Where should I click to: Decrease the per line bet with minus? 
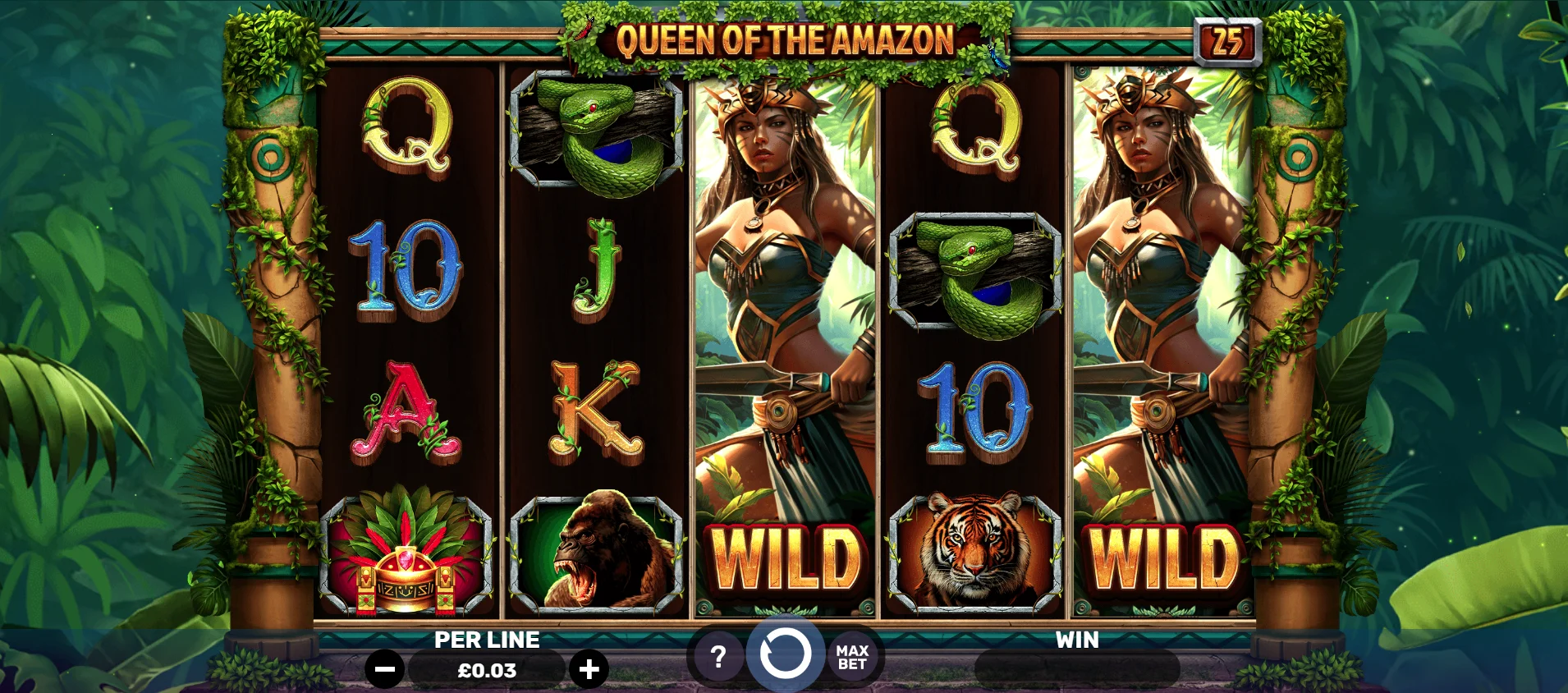tap(384, 669)
